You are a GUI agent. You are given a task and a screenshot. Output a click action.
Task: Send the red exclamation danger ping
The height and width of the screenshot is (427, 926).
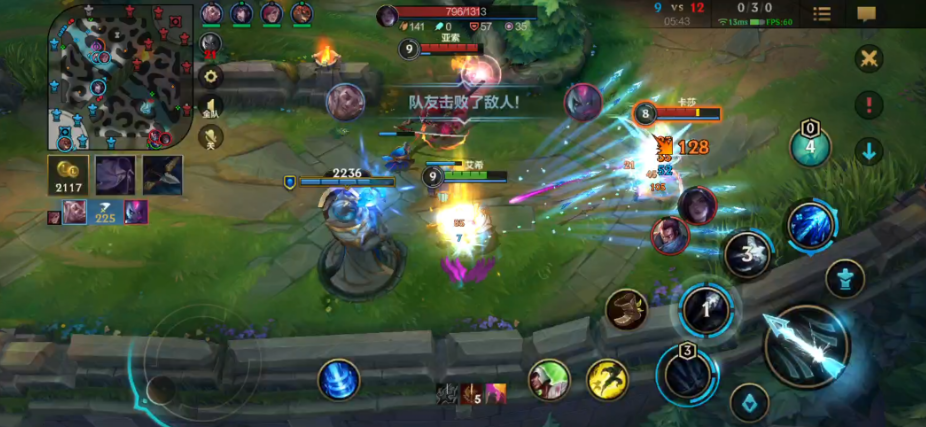tap(868, 104)
